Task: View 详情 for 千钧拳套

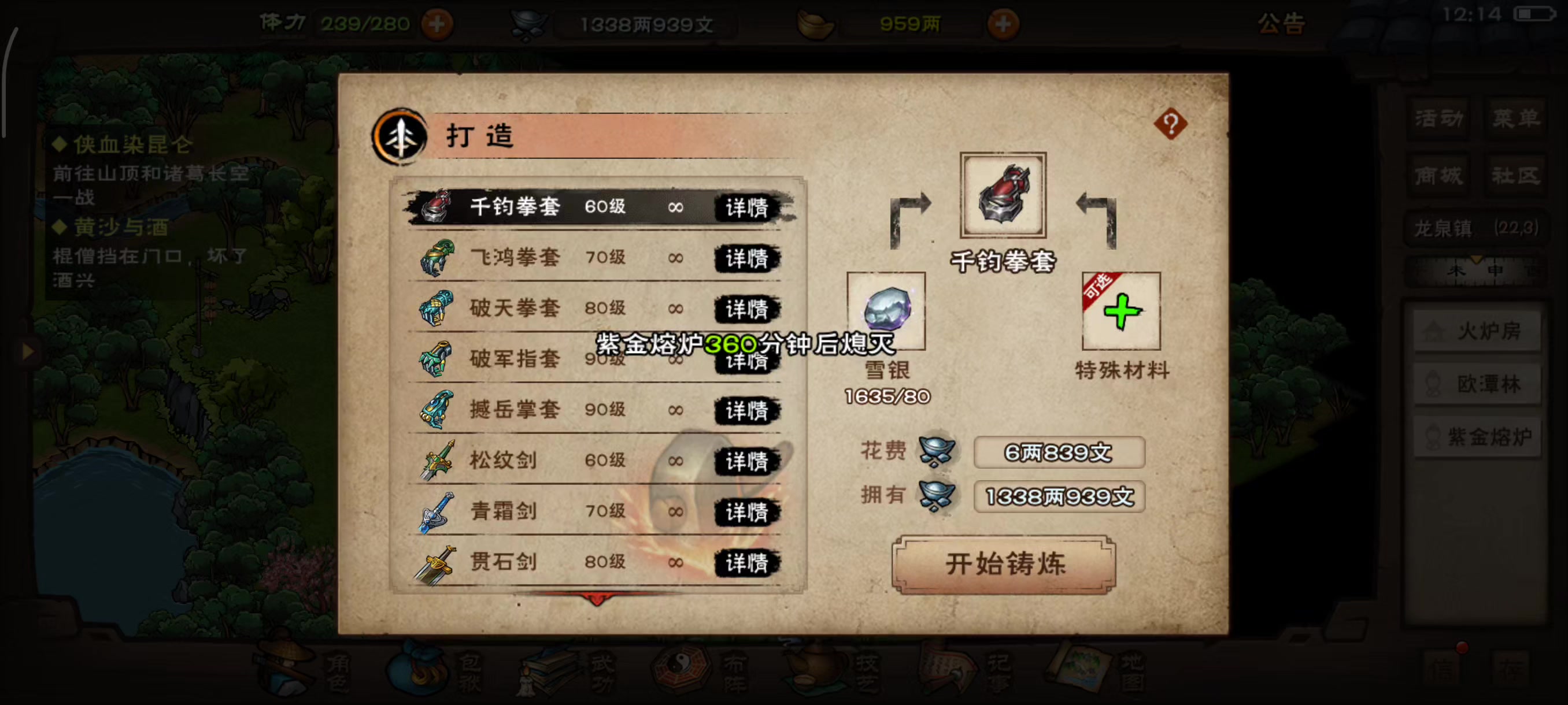Action: click(748, 207)
